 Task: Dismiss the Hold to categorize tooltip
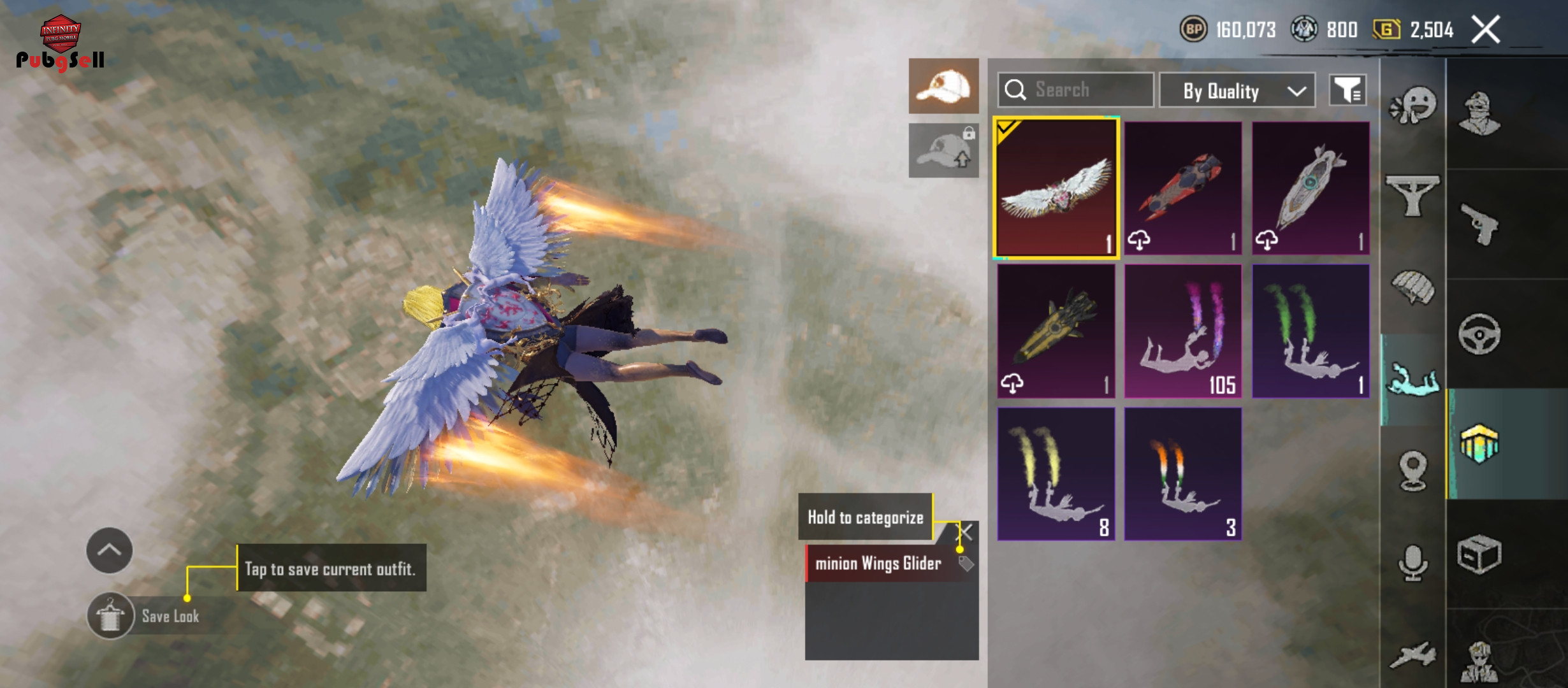coord(966,532)
